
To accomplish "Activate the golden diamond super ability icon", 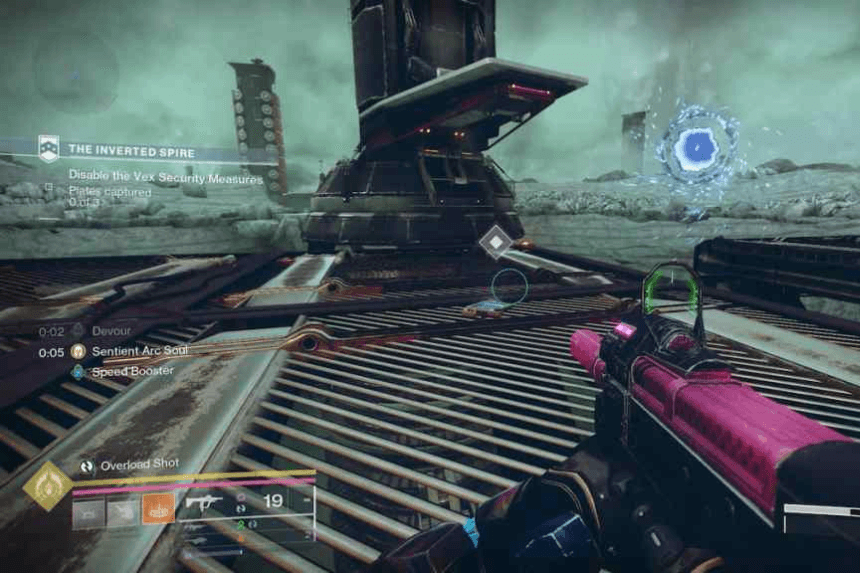I will [x=47, y=487].
